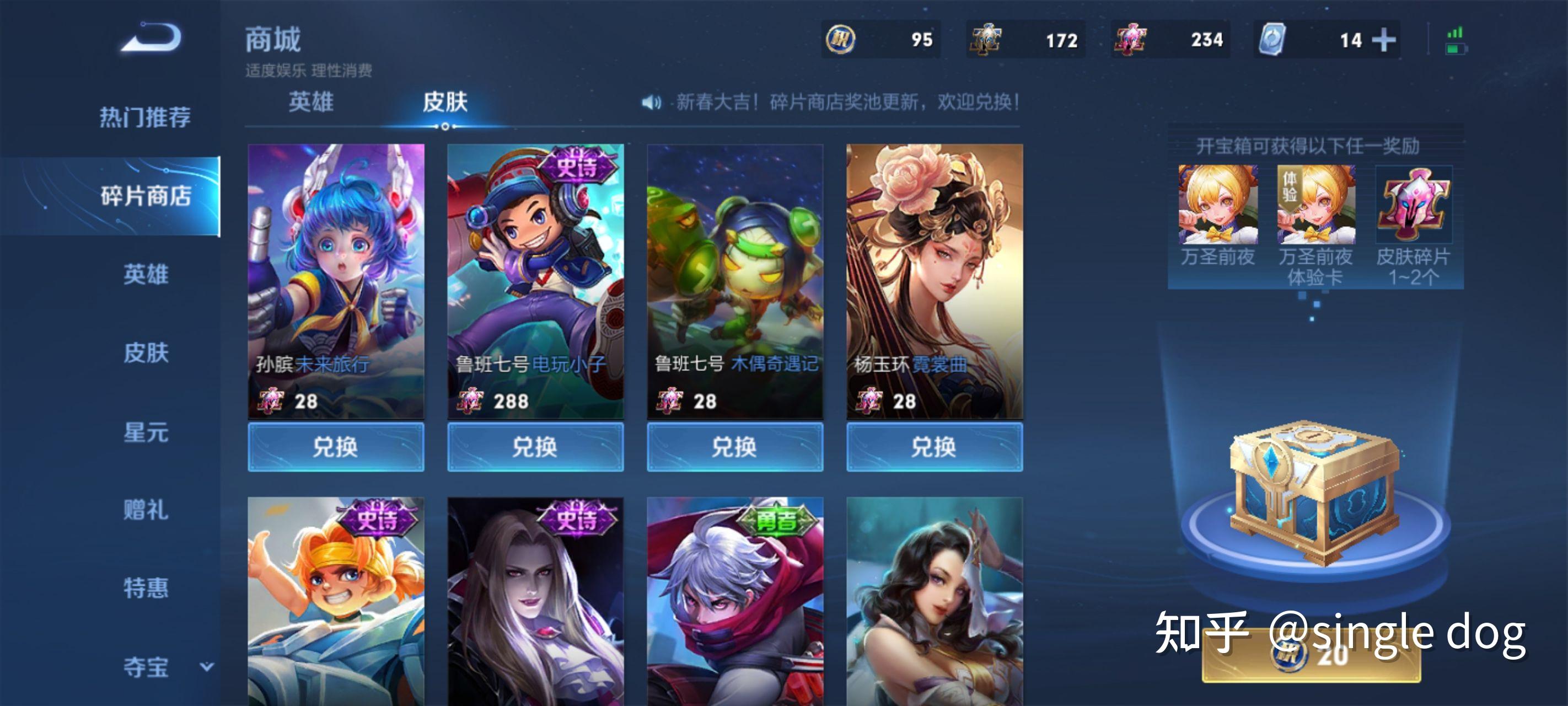Open the 夺宝 sidebar entry

146,666
